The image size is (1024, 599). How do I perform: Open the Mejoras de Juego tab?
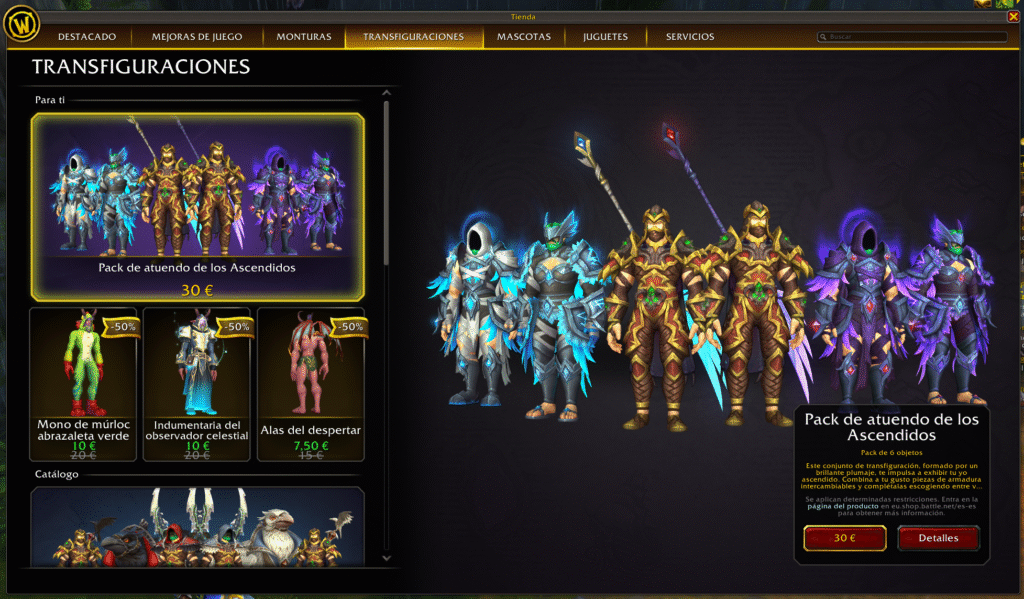197,37
